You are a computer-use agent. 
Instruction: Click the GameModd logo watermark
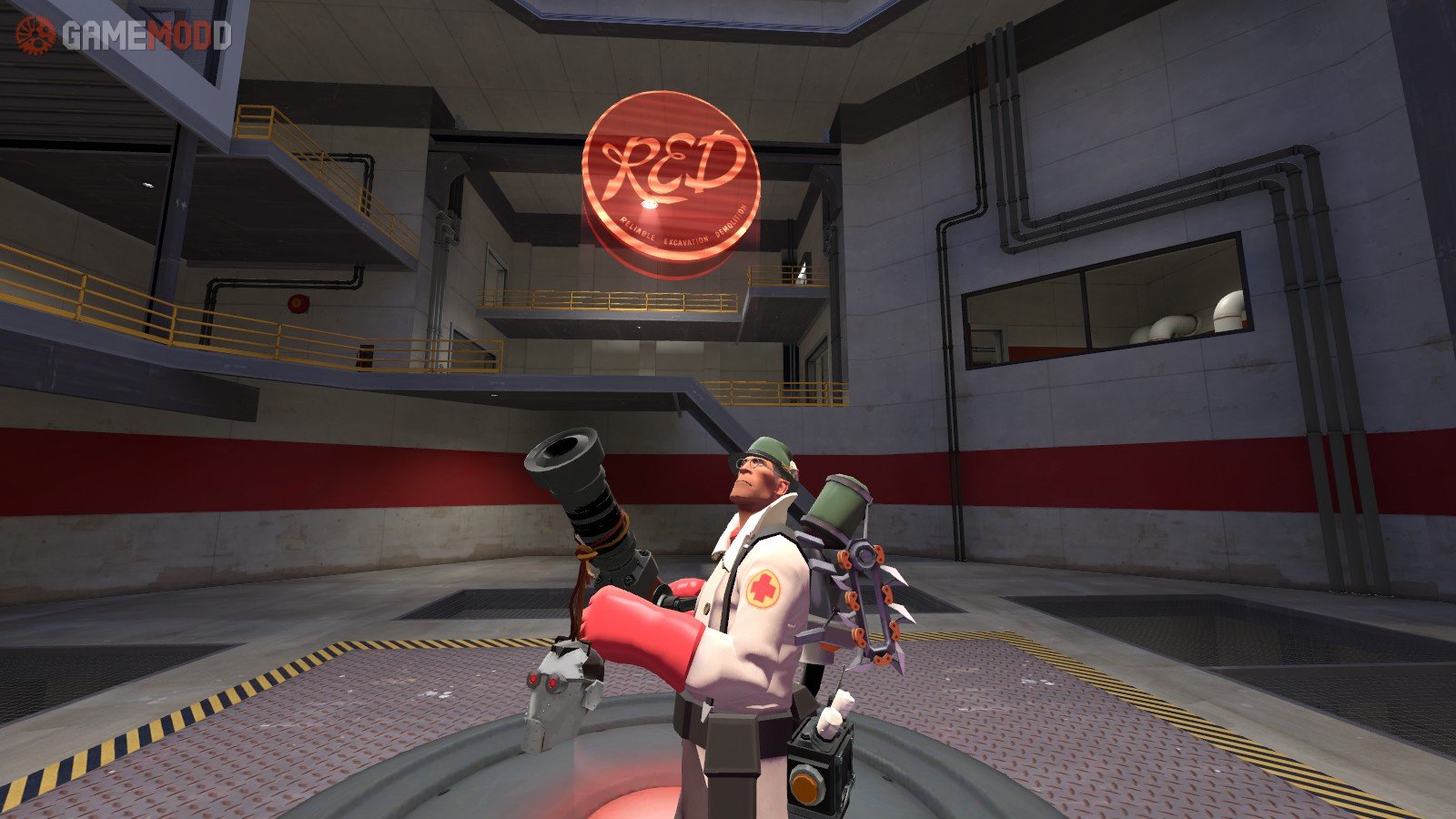(x=123, y=35)
